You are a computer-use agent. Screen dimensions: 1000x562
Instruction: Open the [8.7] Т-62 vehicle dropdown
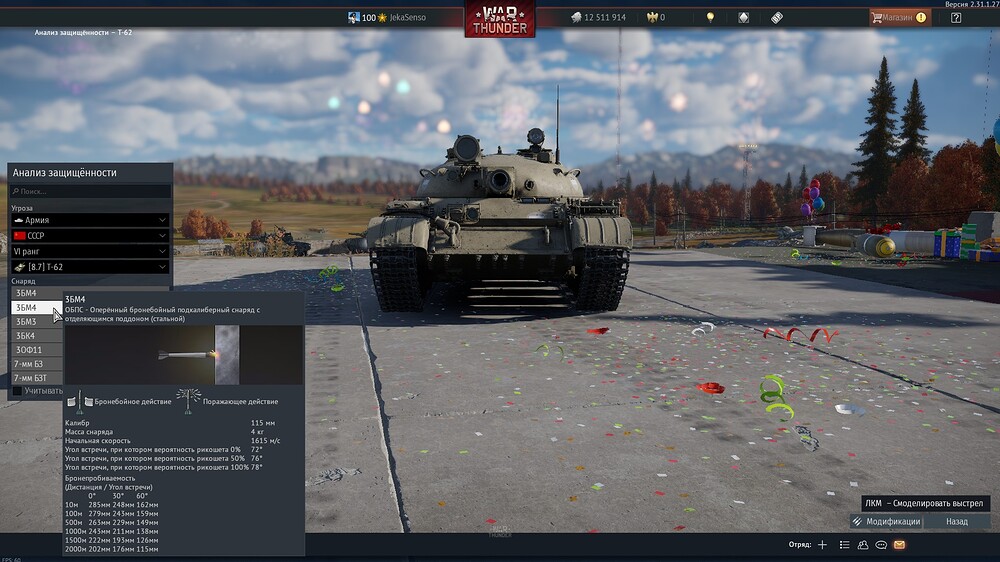89,267
